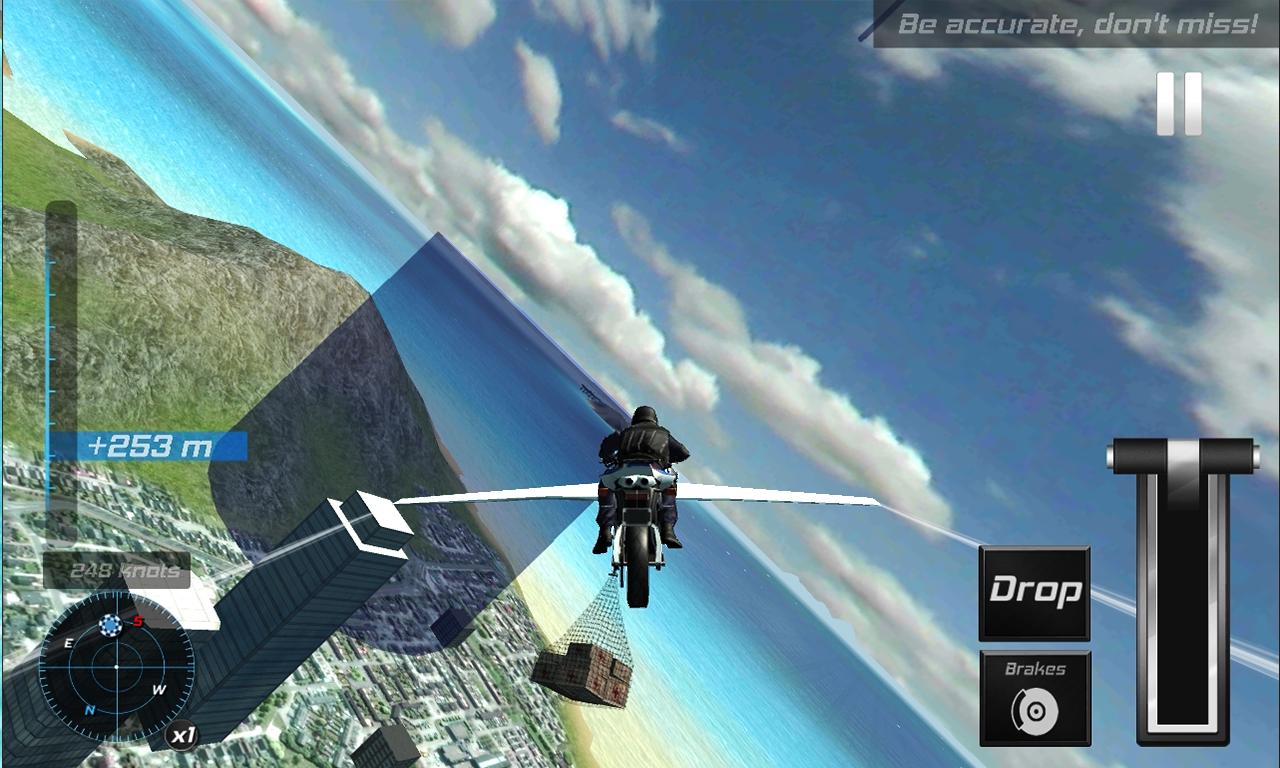
Task: Select the blue player marker on the compass
Action: pos(110,625)
